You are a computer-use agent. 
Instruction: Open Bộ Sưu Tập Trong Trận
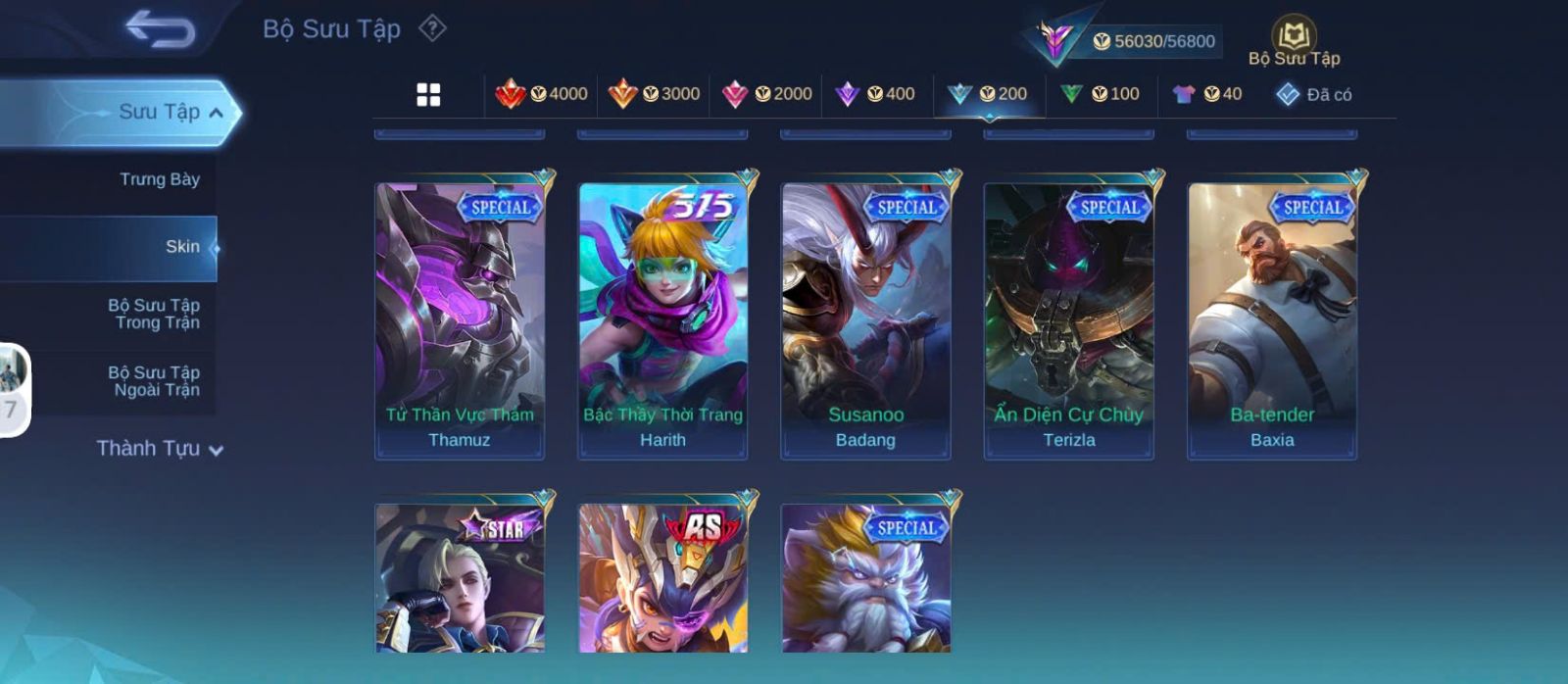click(x=154, y=314)
